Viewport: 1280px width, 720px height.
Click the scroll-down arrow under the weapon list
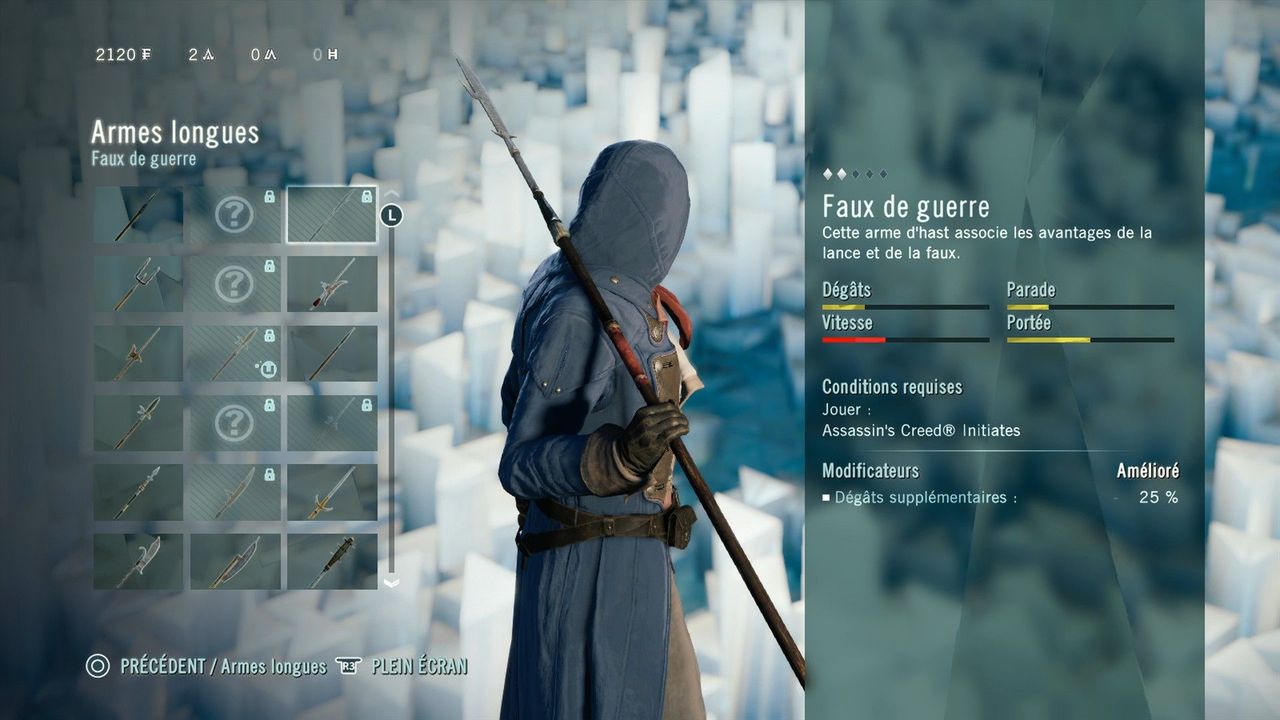(x=391, y=582)
